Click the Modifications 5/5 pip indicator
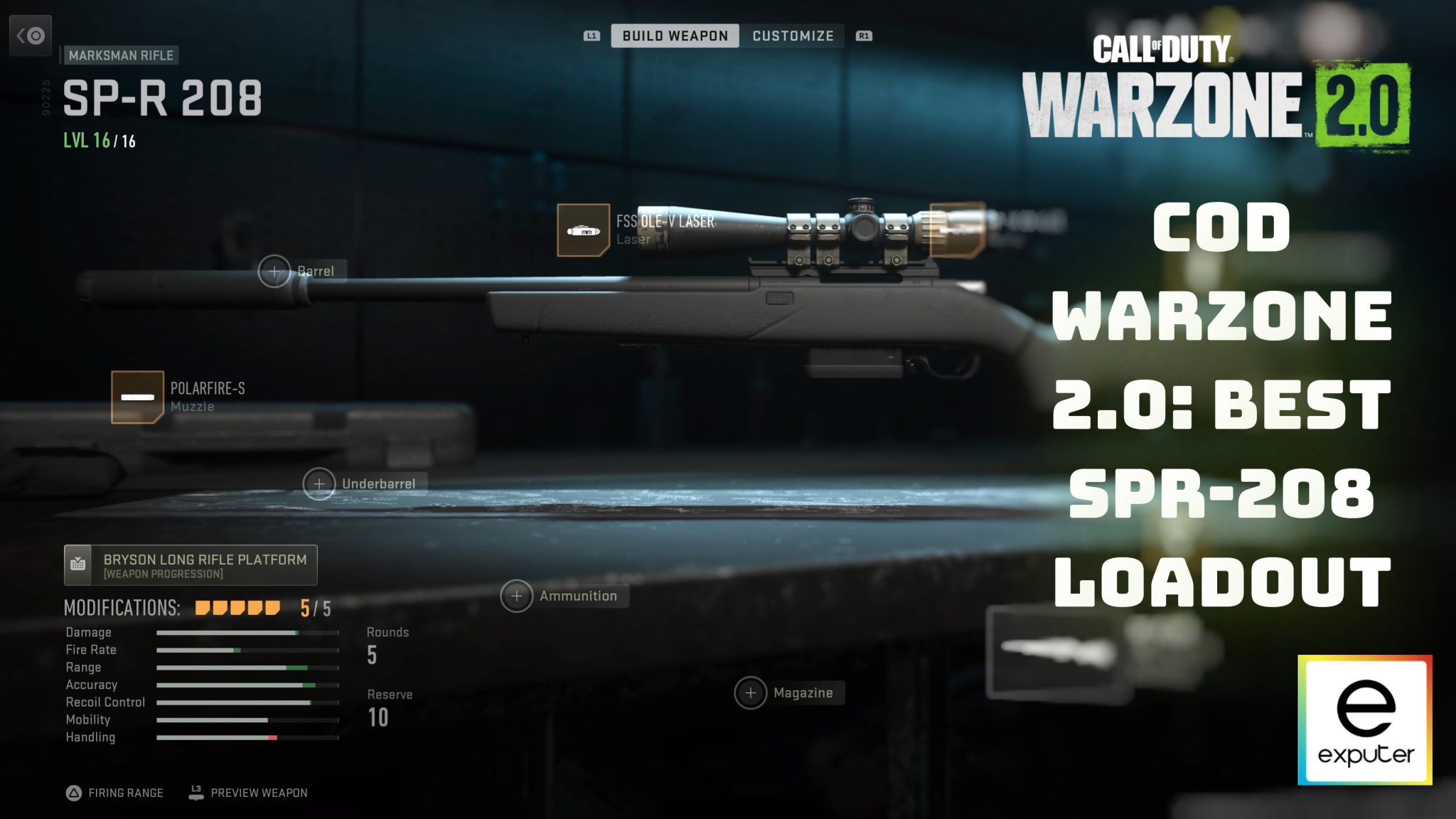This screenshot has height=819, width=1456. [x=238, y=609]
